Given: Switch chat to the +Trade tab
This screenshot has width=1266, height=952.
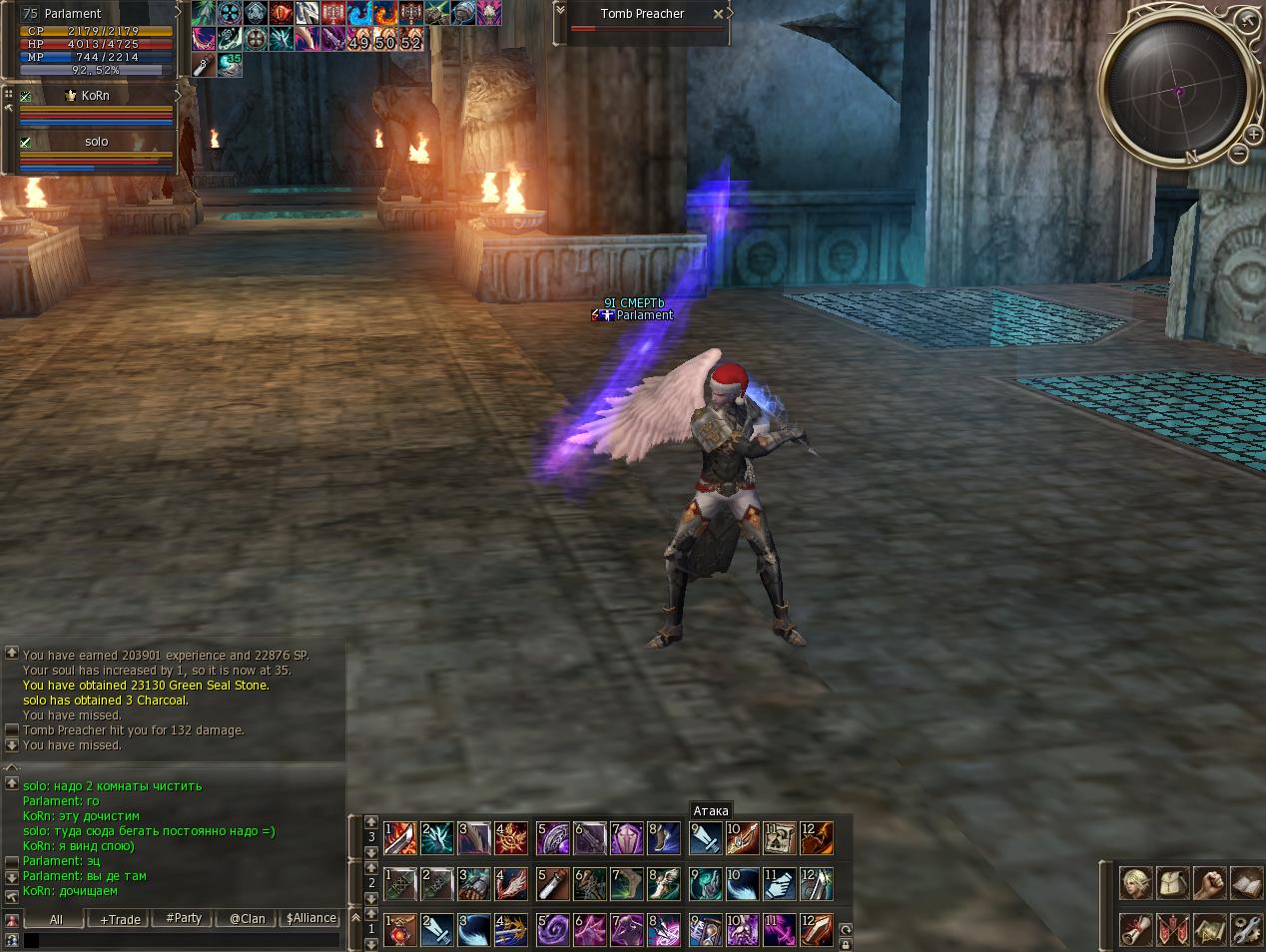Looking at the screenshot, I should [120, 919].
